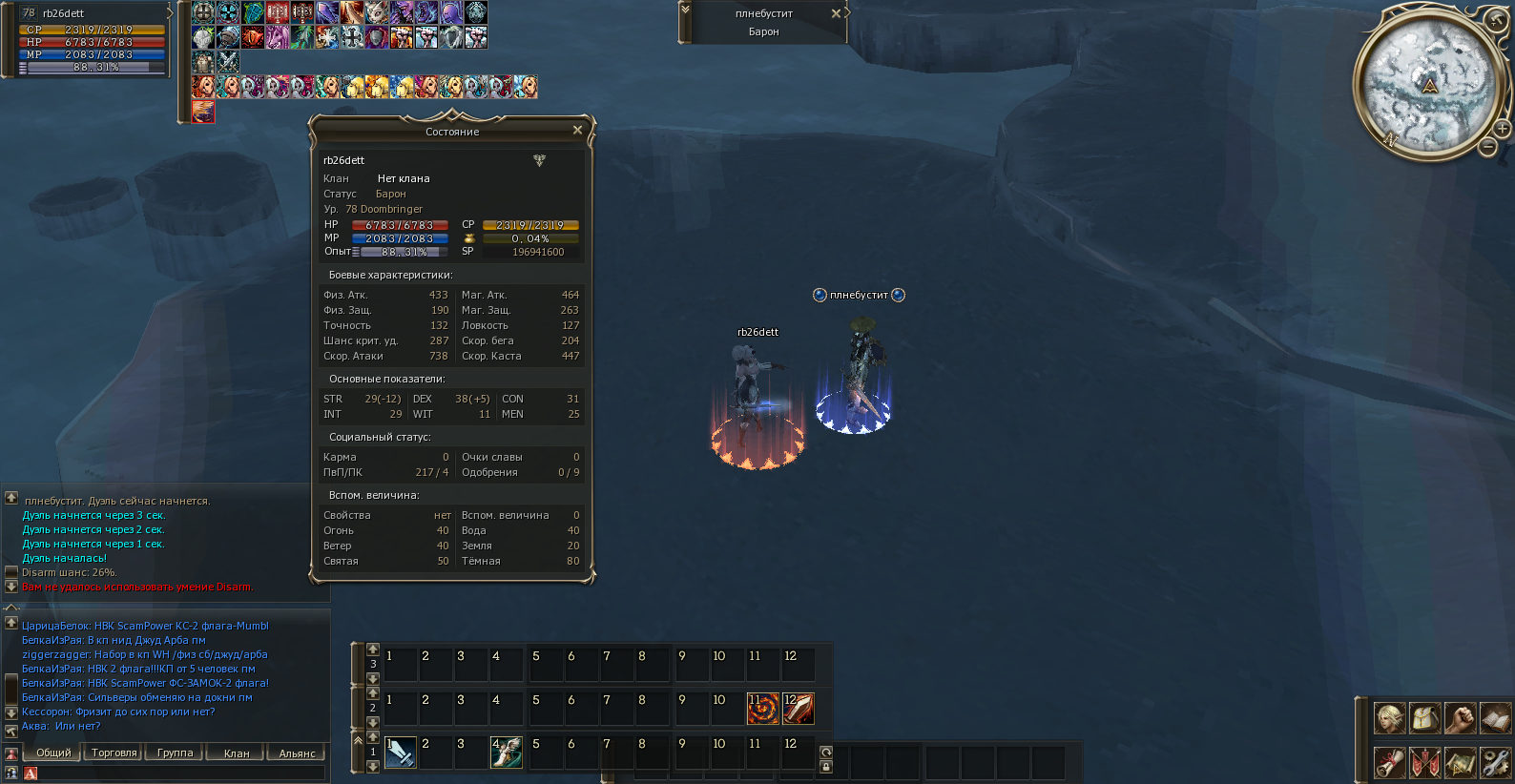Image resolution: width=1515 pixels, height=784 pixels.
Task: Activate the winged boot skill in slot 4
Action: (x=506, y=753)
